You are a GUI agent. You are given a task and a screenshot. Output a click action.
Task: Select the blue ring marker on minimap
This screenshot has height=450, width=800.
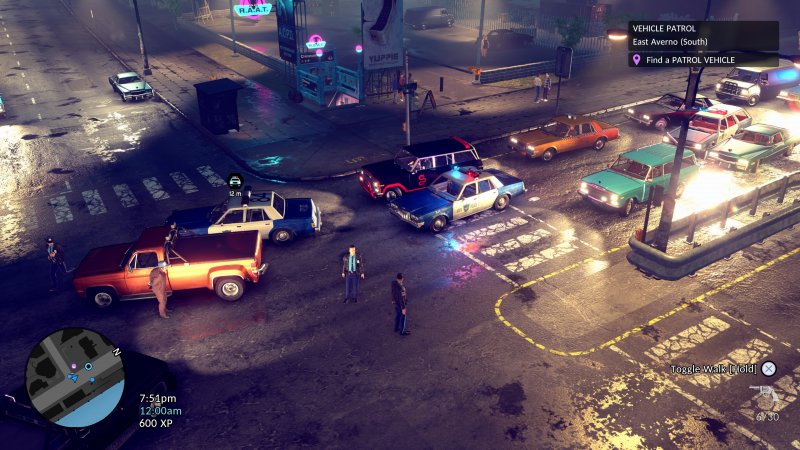88,366
